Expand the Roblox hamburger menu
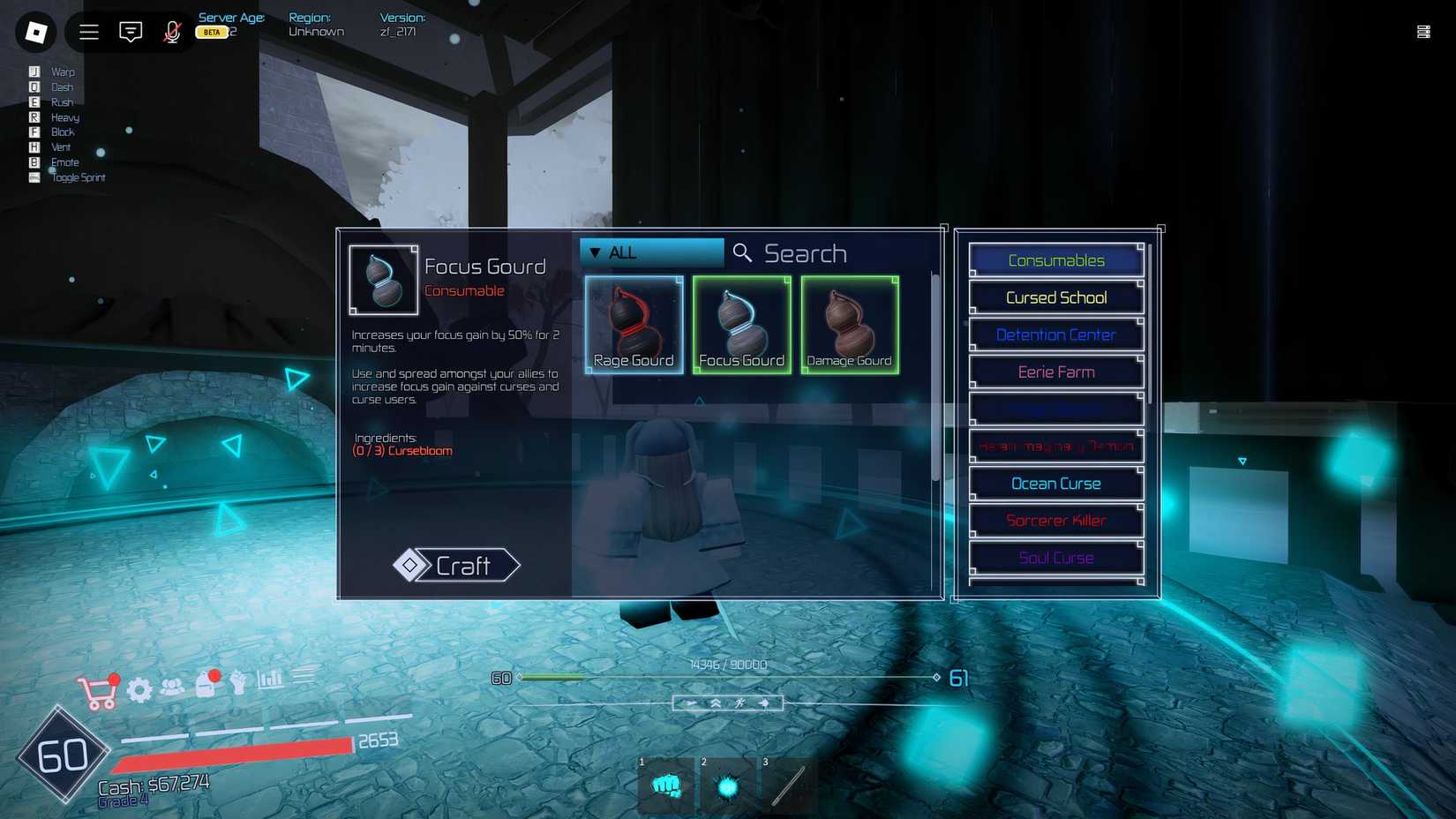 coord(88,32)
